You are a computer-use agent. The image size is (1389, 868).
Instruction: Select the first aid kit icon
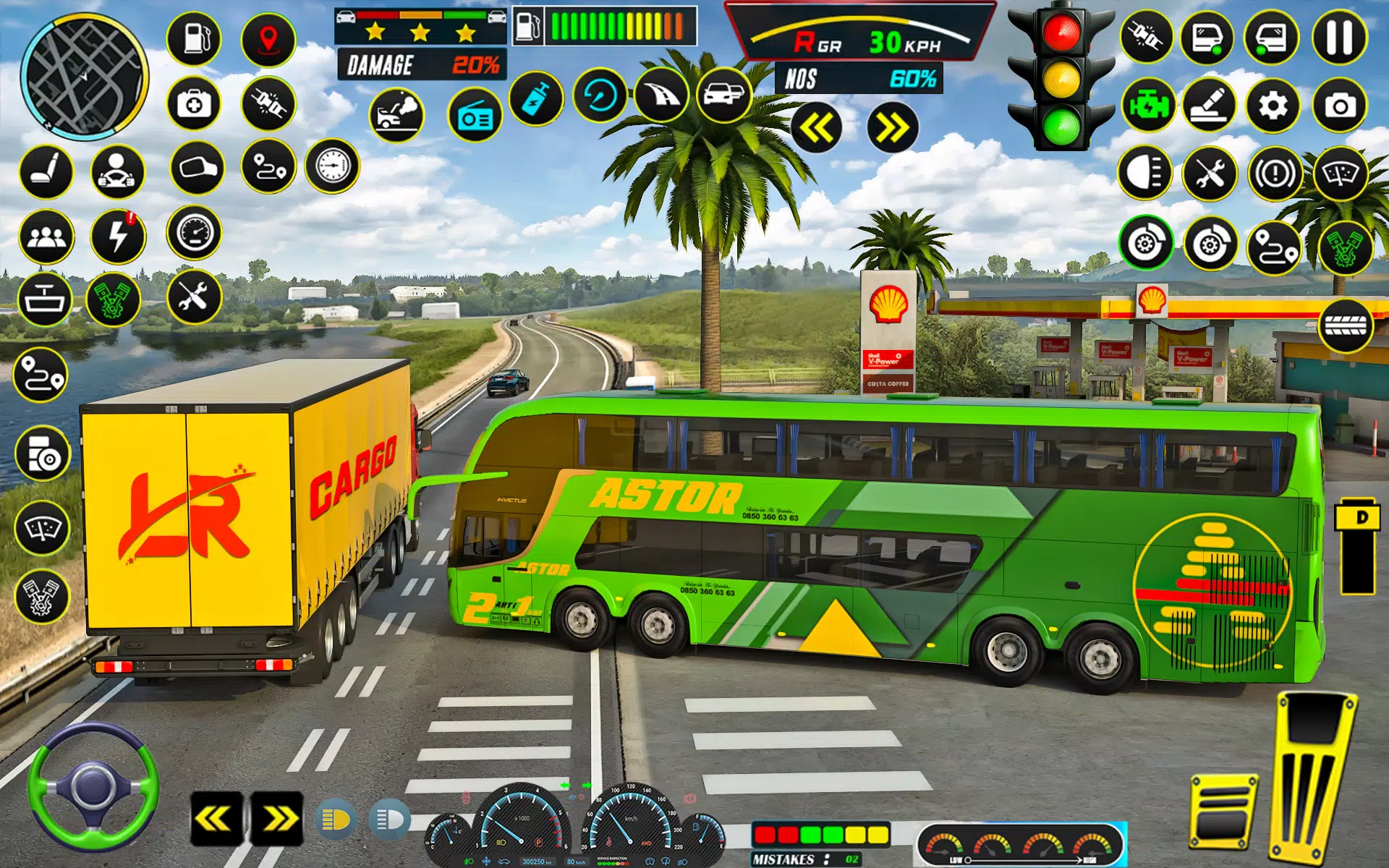click(194, 104)
